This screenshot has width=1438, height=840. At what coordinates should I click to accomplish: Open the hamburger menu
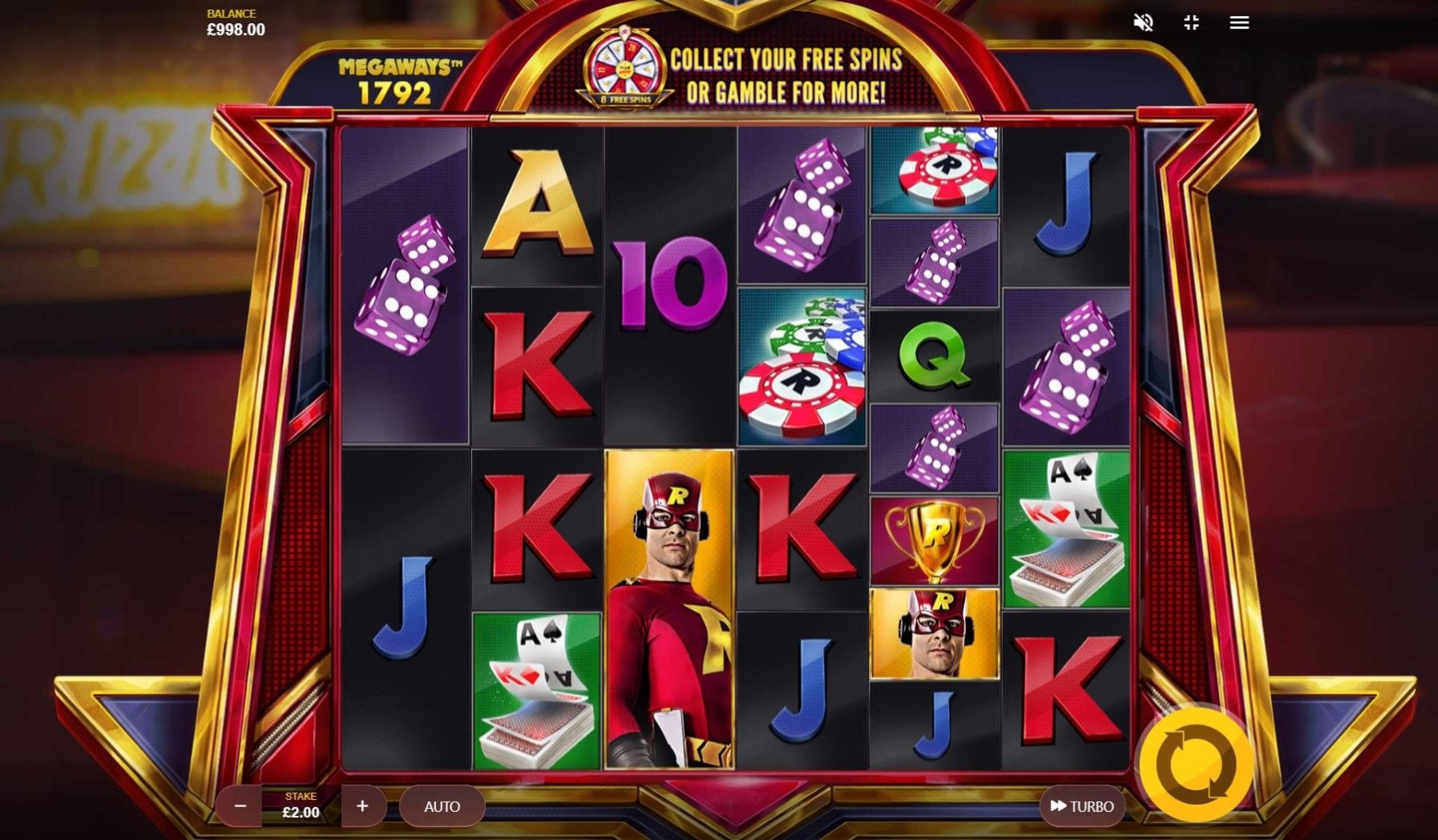[1239, 22]
